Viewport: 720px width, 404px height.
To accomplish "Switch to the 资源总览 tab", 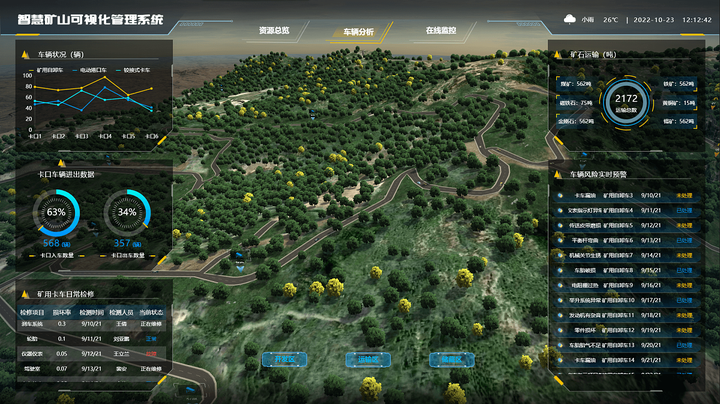I will pos(273,31).
